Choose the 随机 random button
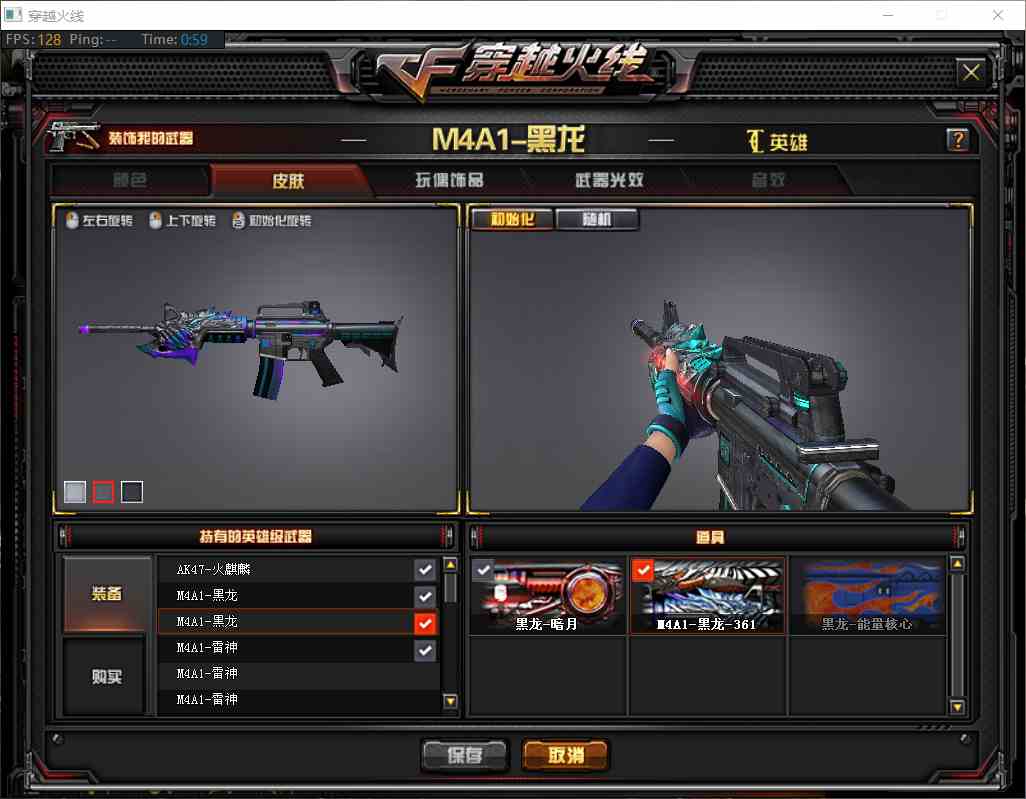 597,219
